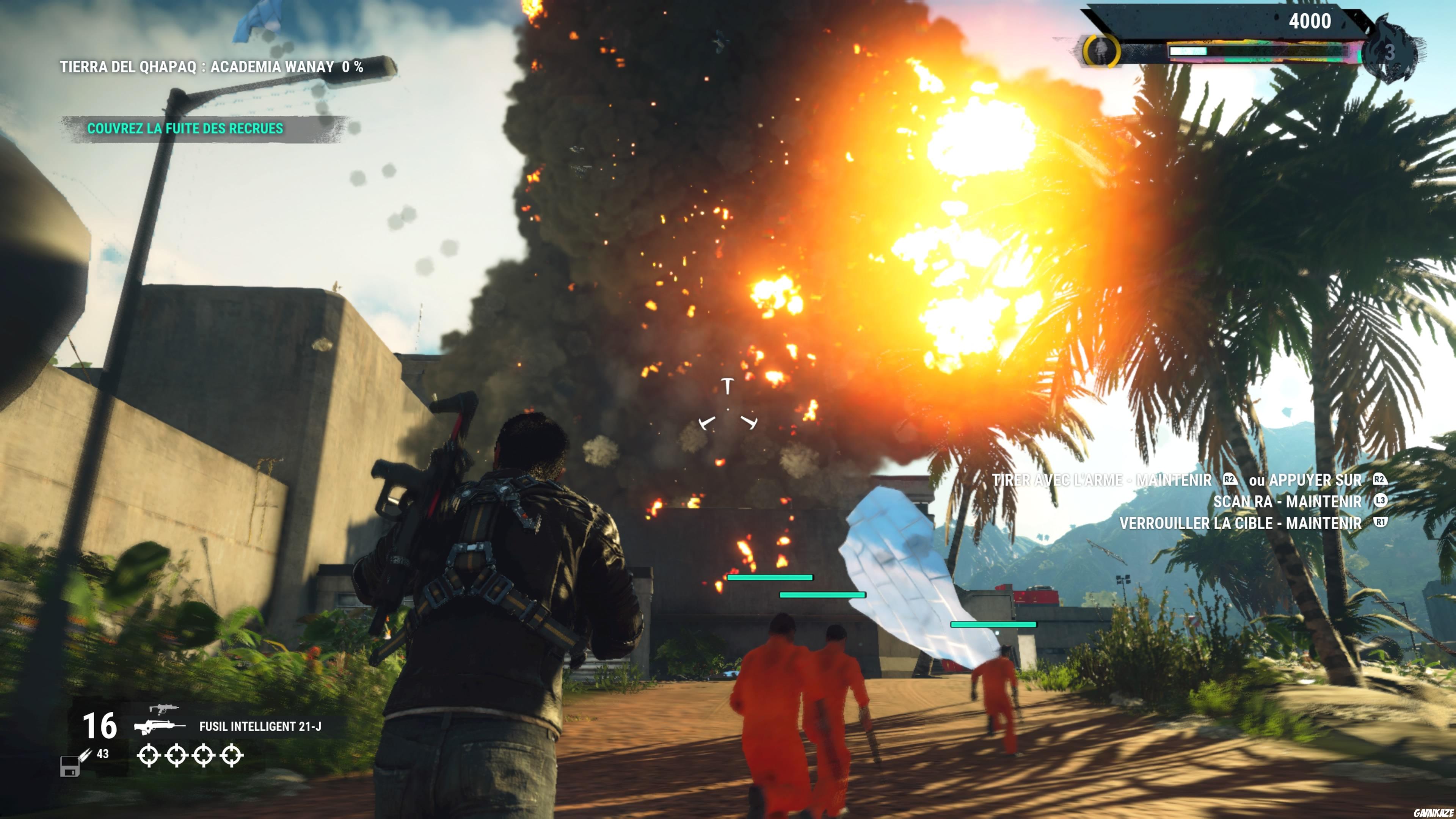The height and width of the screenshot is (819, 1456).
Task: Toggle the second lock-on reticle indicator
Action: tap(178, 756)
